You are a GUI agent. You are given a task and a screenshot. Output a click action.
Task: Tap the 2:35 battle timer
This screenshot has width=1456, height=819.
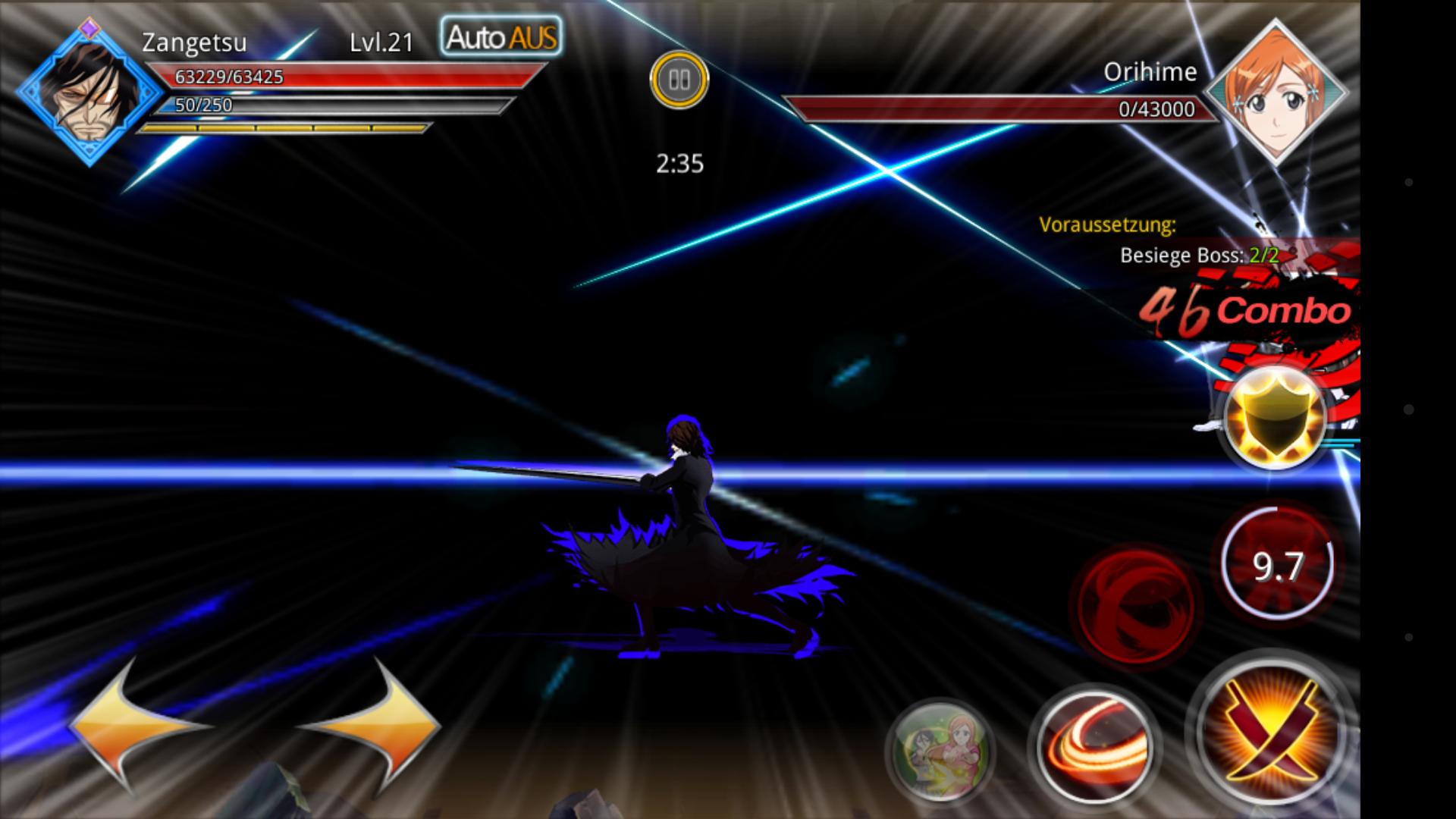click(x=679, y=161)
